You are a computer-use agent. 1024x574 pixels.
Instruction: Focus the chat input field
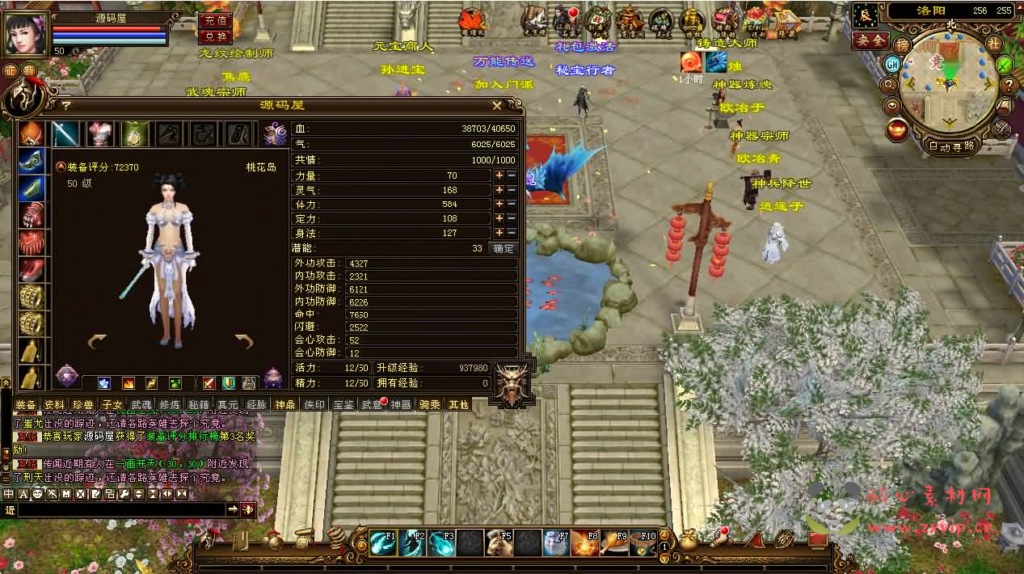(120, 510)
